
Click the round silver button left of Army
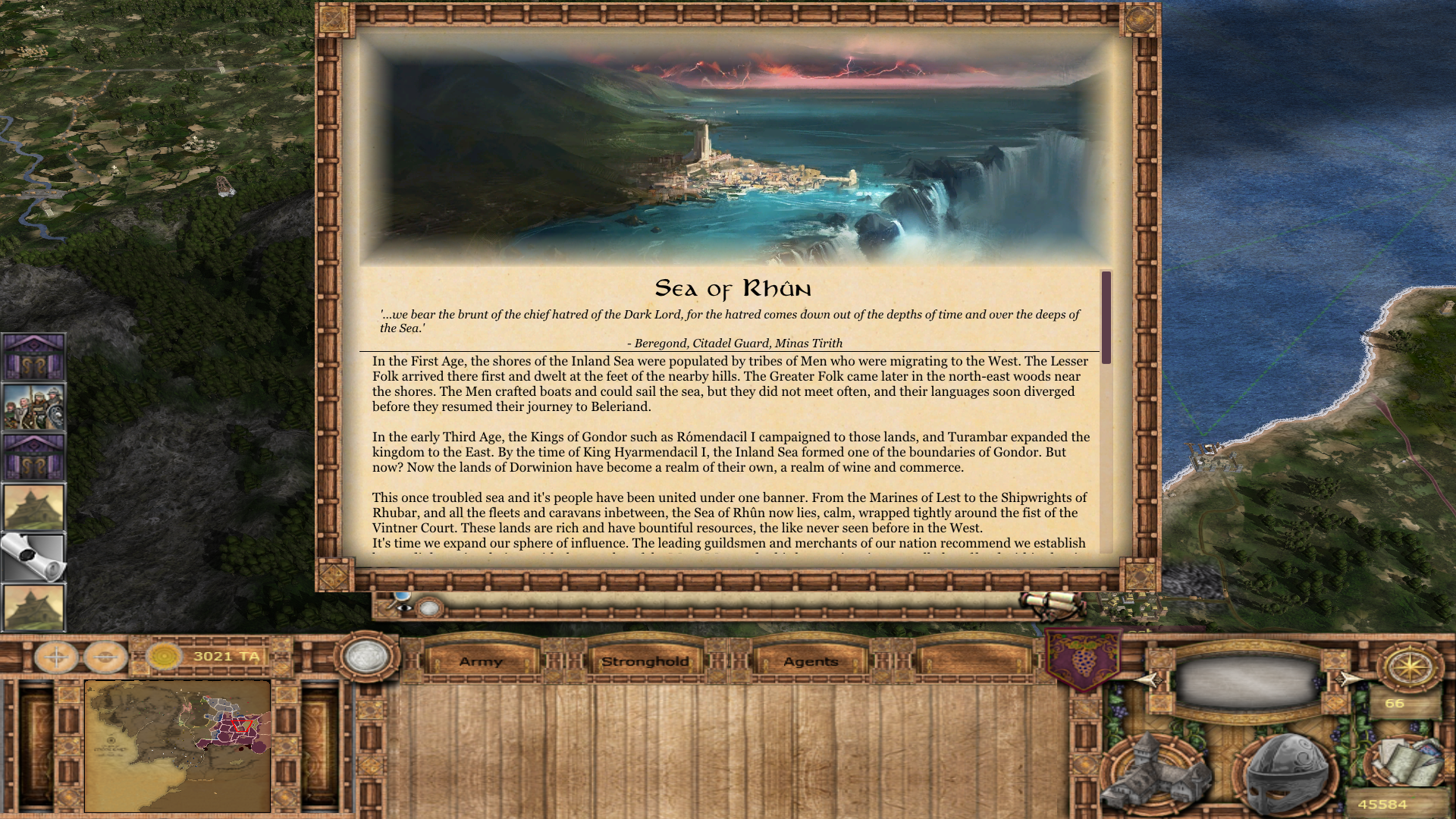(367, 656)
